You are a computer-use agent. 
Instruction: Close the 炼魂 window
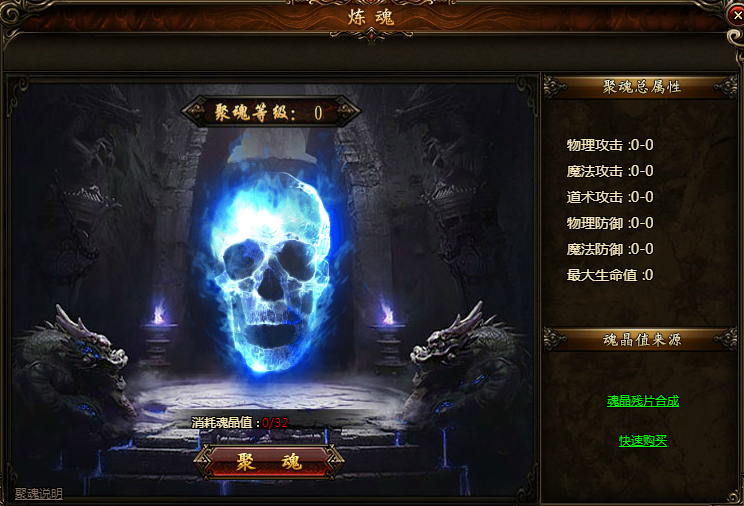[x=735, y=15]
